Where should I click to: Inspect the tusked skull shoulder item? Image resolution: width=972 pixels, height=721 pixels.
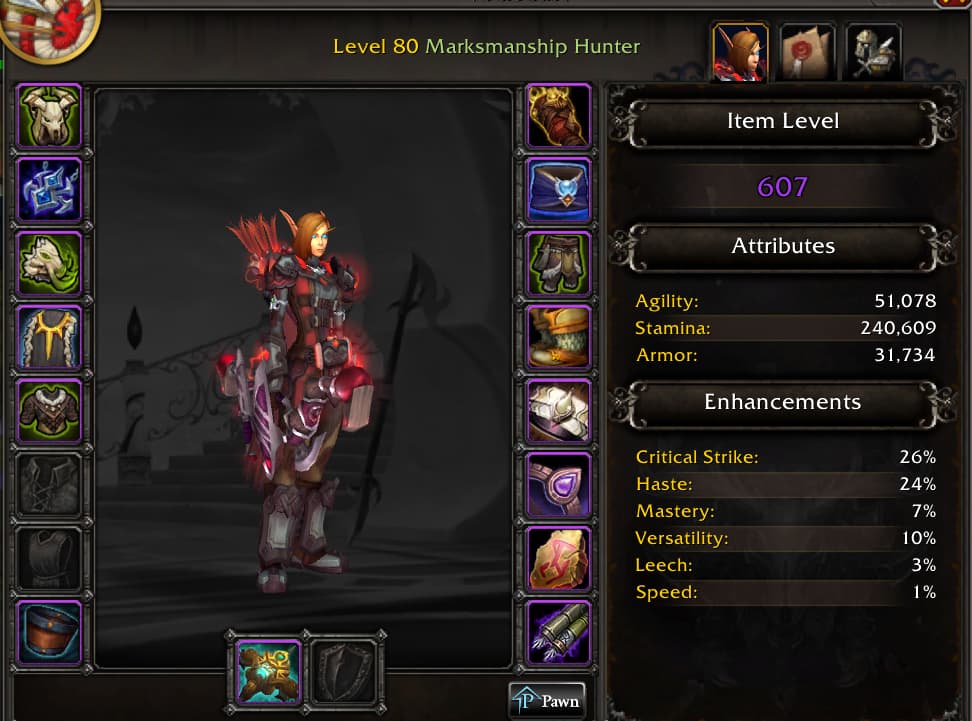pyautogui.click(x=49, y=264)
